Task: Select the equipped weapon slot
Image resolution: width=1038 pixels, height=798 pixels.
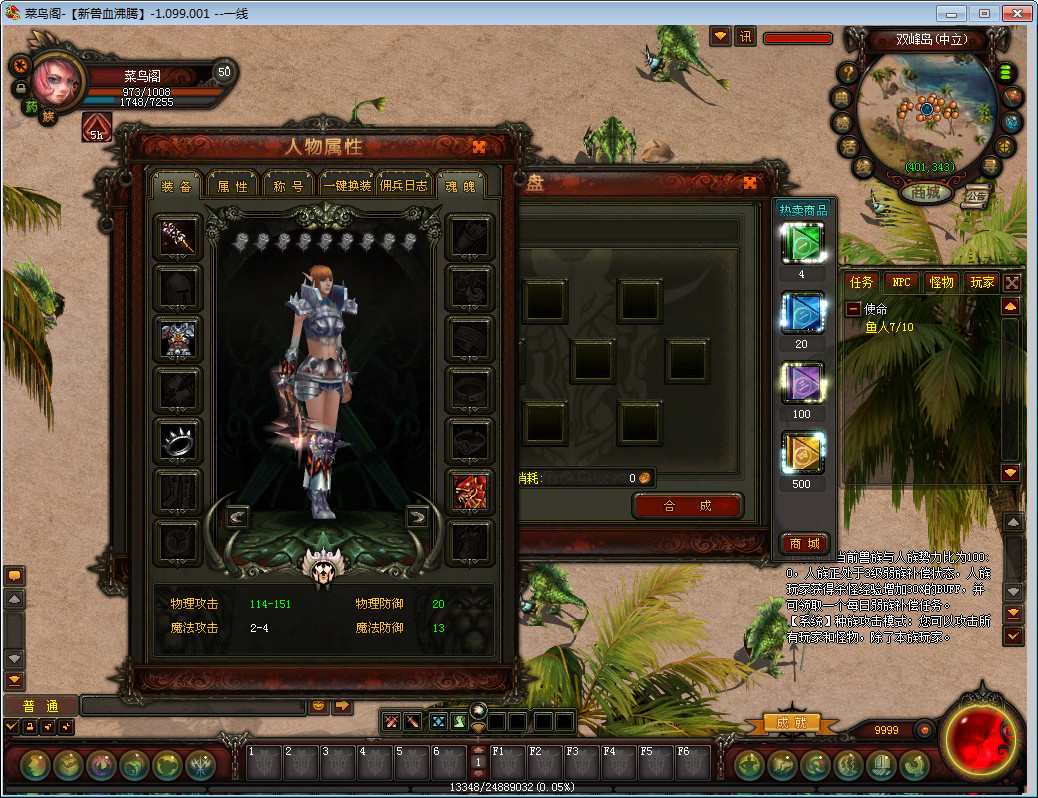Action: click(x=179, y=237)
